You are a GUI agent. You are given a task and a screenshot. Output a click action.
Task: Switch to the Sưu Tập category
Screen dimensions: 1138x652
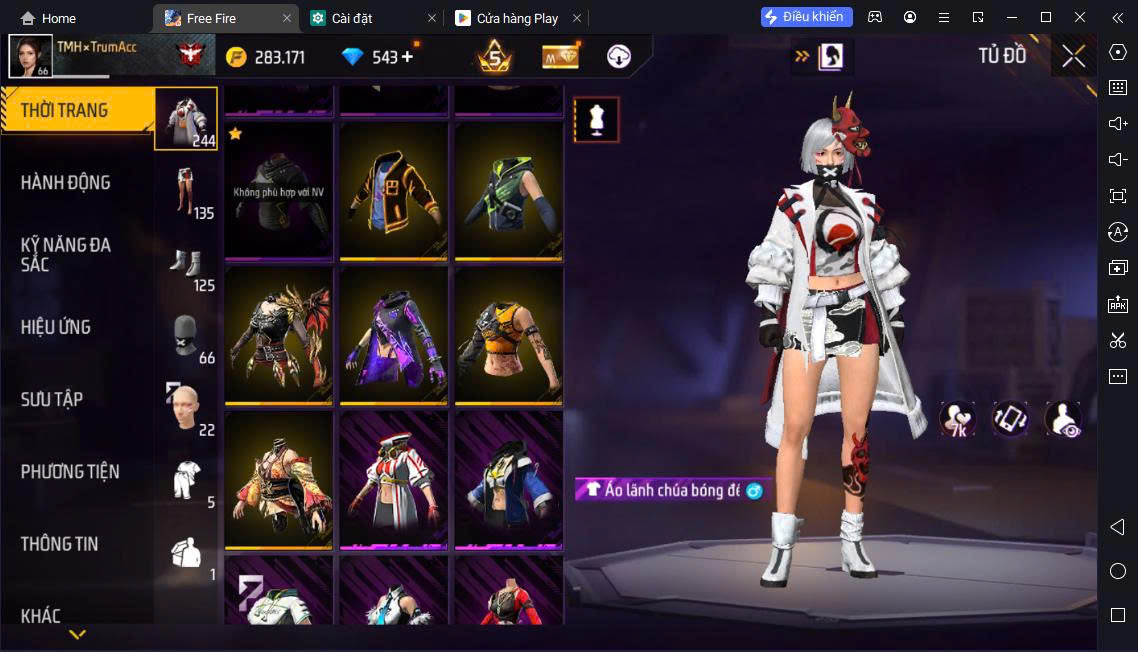tap(52, 399)
